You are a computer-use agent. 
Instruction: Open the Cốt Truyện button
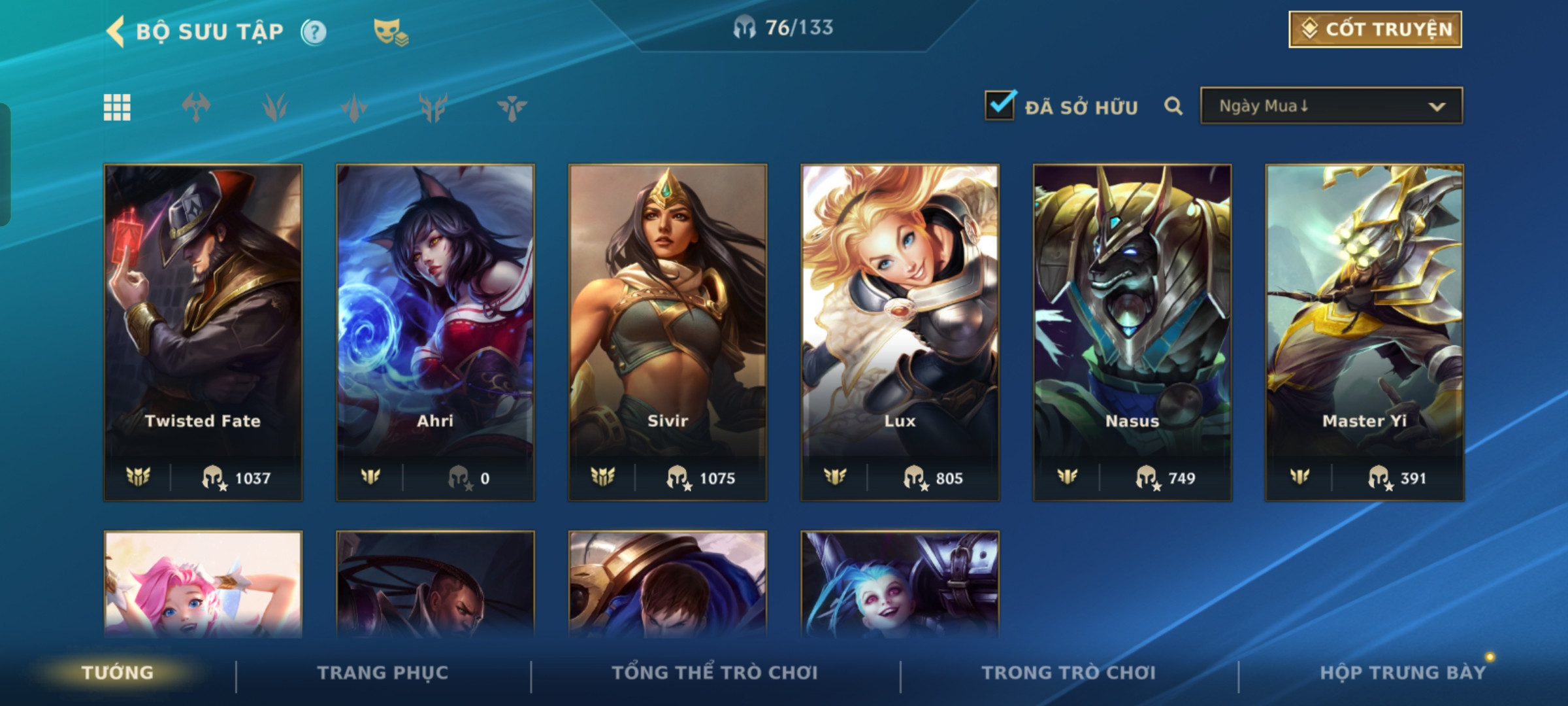click(1375, 29)
